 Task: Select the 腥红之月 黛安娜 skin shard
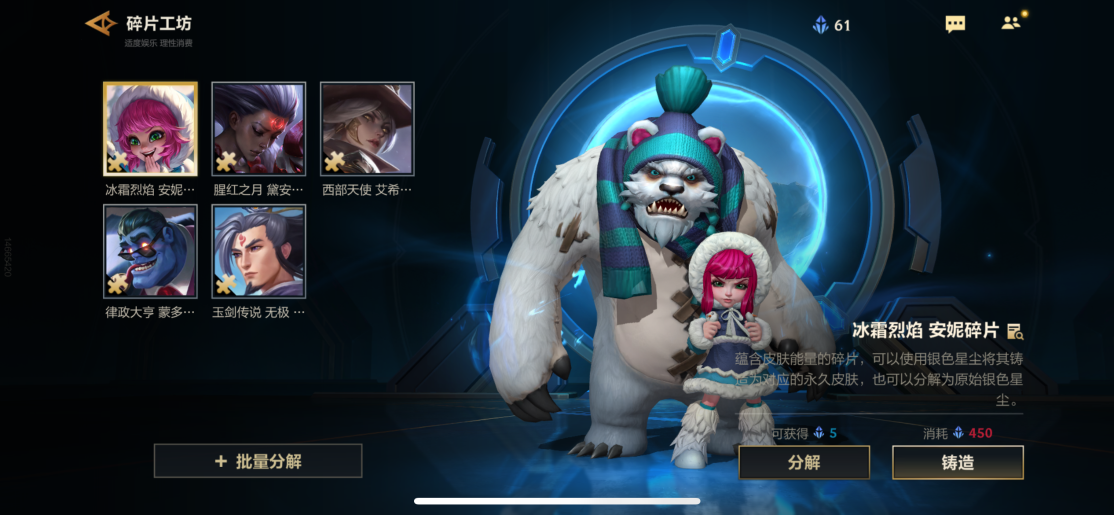tap(258, 129)
